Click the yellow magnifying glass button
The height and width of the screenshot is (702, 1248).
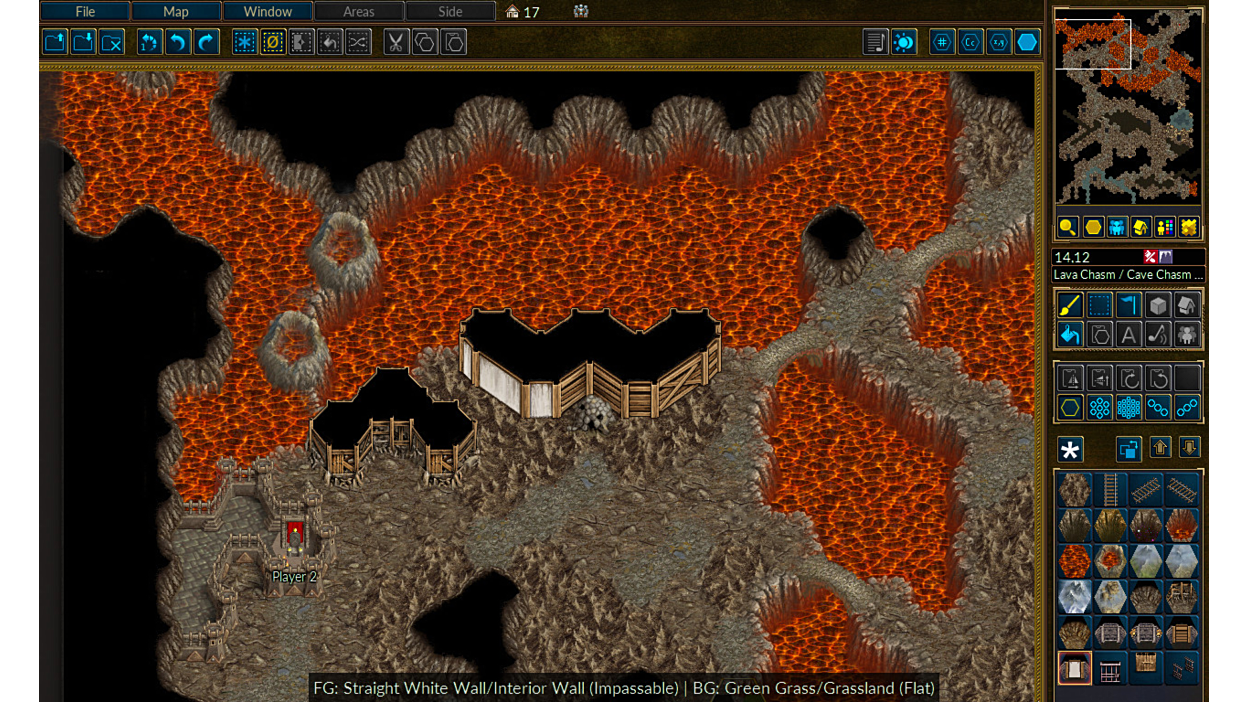(1068, 228)
